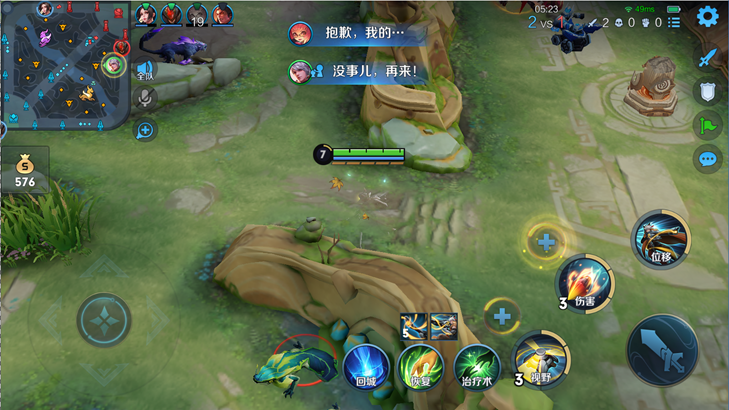This screenshot has height=410, width=729.
Task: Cast the 伤害 damage skill
Action: pos(585,283)
